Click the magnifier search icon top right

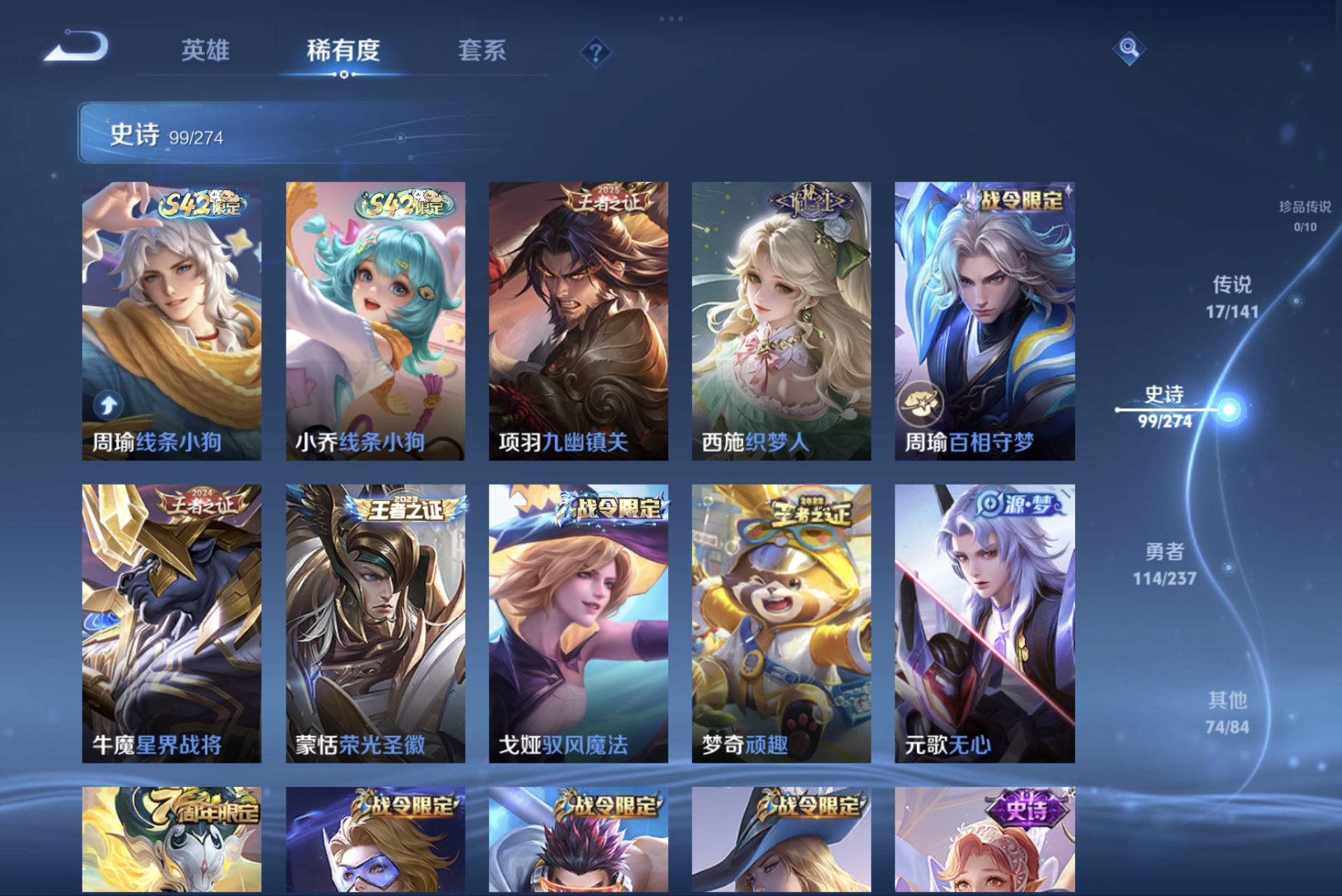tap(1131, 50)
